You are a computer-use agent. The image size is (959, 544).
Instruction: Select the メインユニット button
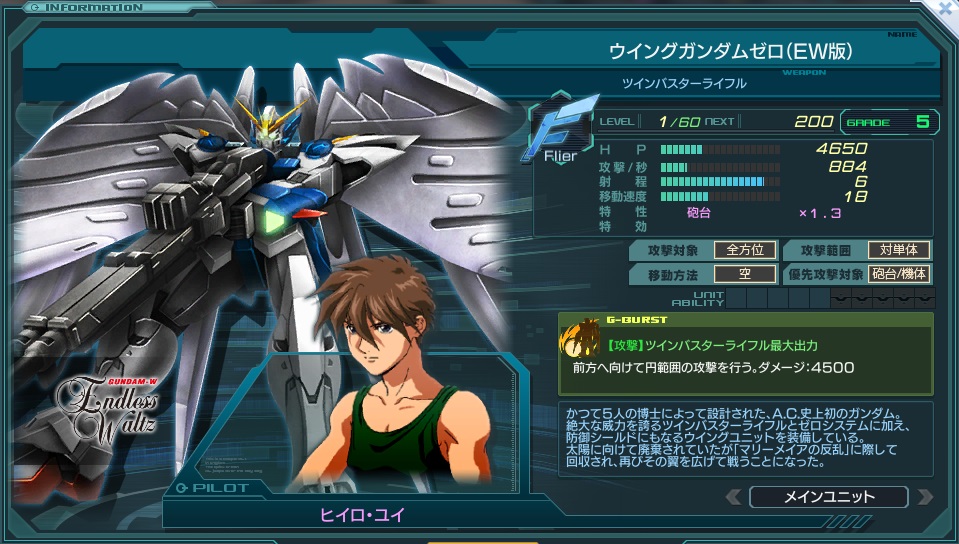(828, 497)
